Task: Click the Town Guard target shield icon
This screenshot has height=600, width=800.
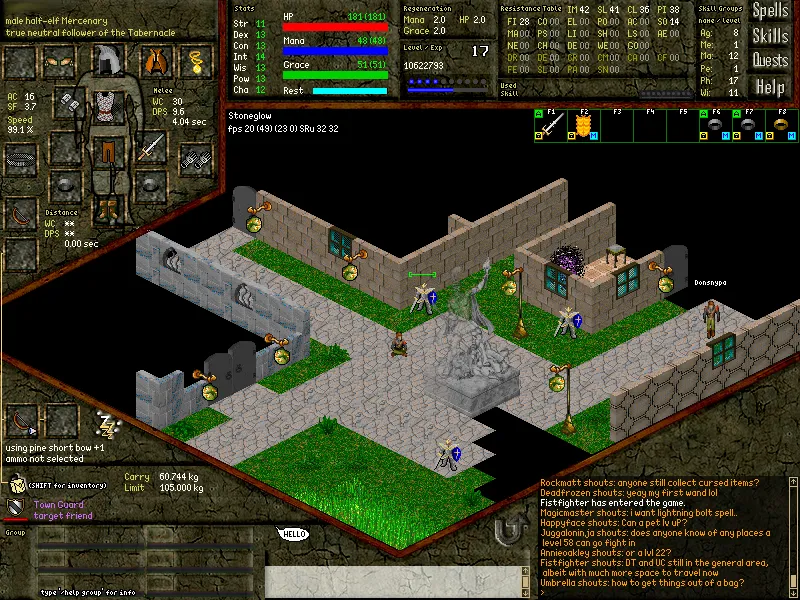Action: [x=17, y=509]
